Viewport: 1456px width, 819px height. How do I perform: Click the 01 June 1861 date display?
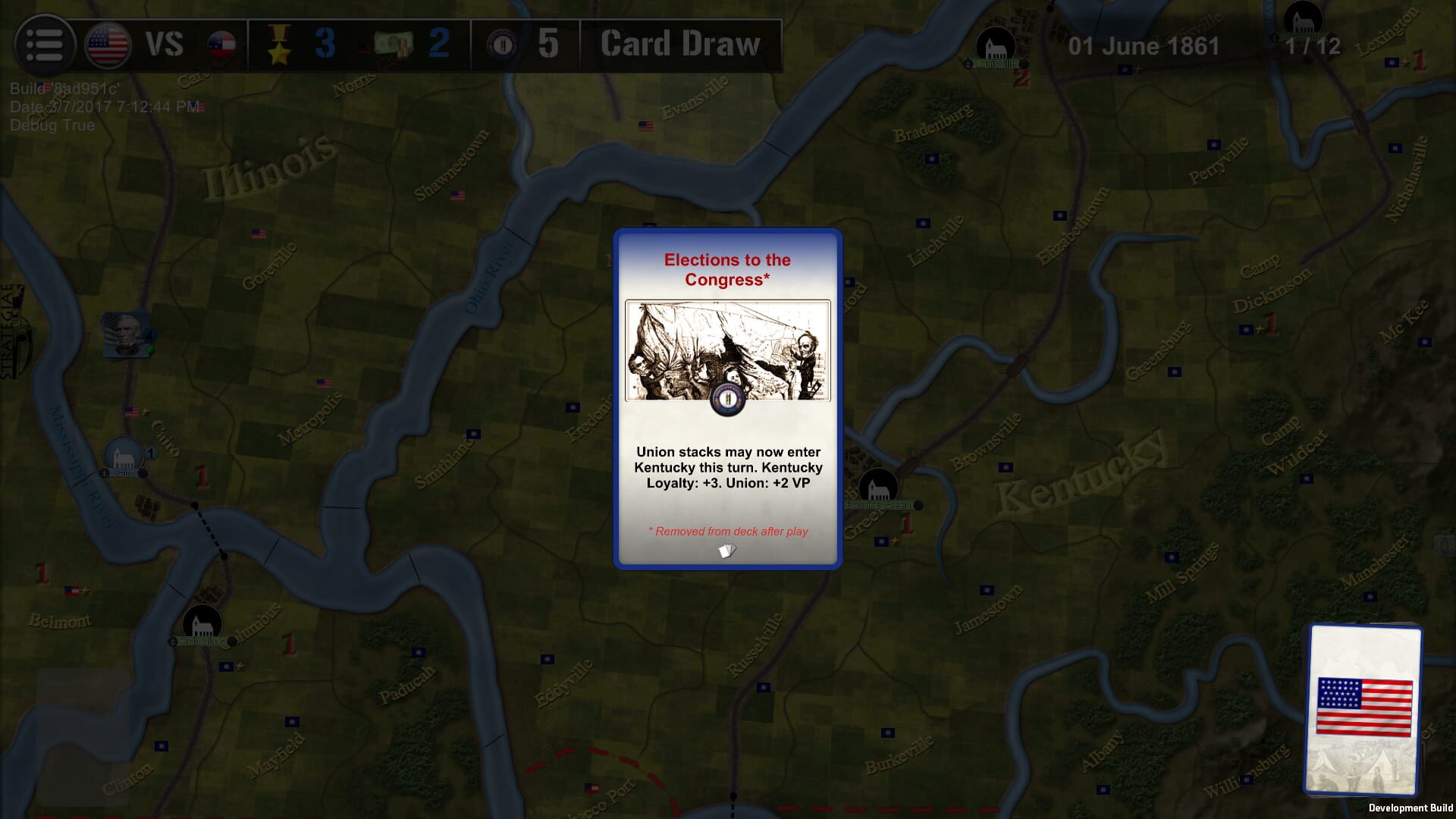point(1142,45)
